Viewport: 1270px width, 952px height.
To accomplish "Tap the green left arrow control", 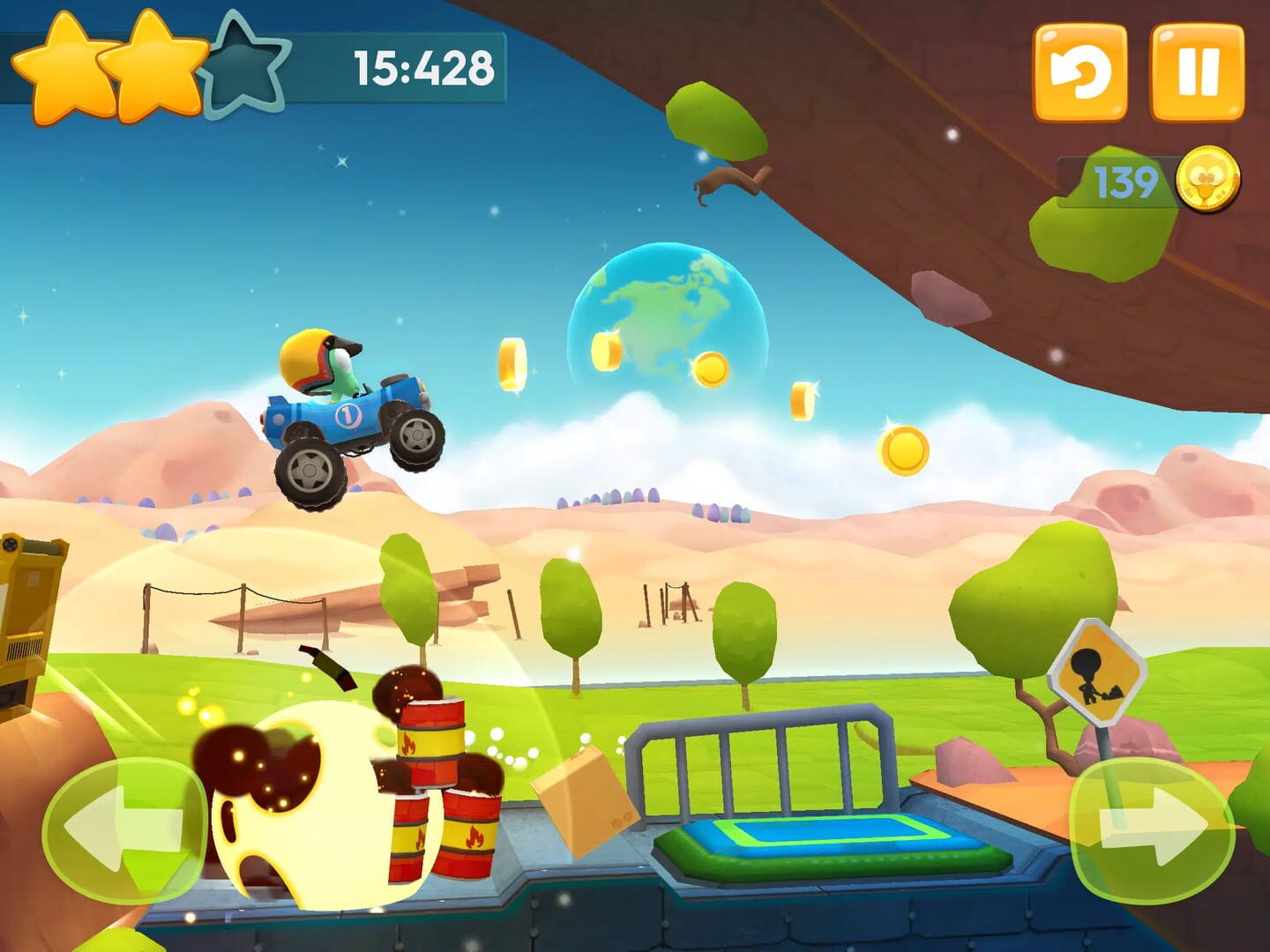I will pos(124,829).
